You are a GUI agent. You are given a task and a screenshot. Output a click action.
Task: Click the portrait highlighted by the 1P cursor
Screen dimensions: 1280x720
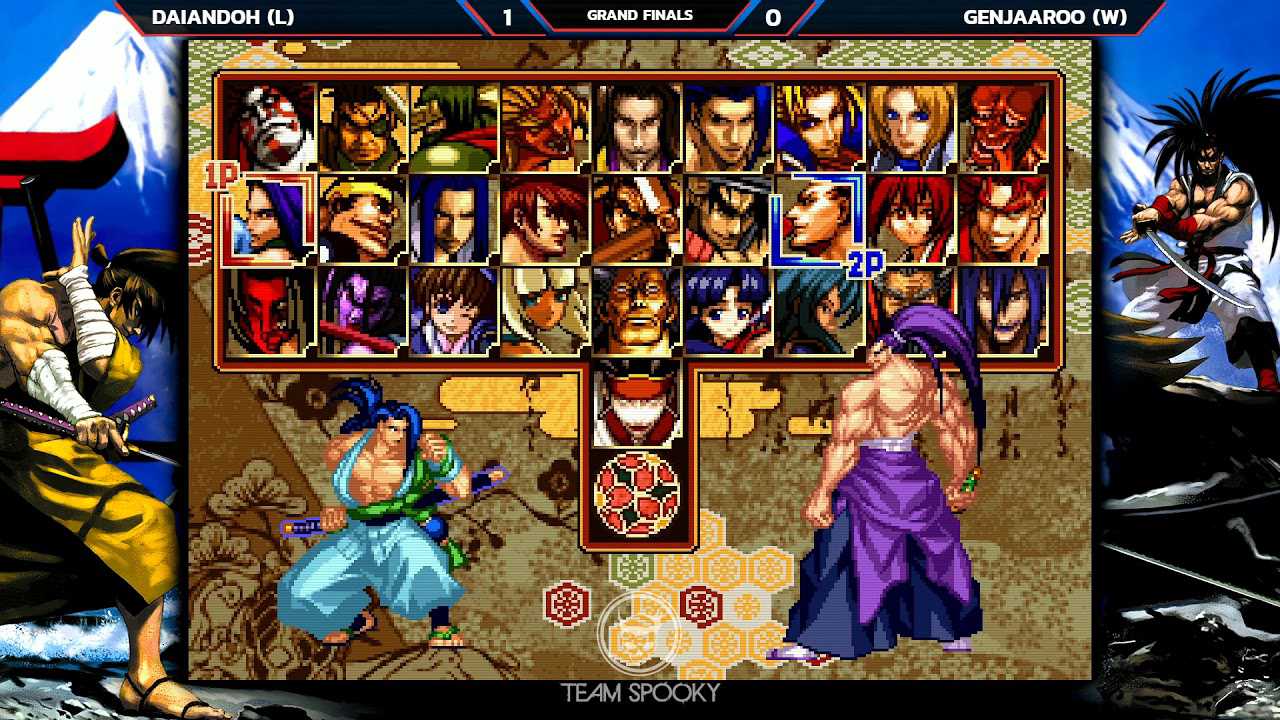pyautogui.click(x=270, y=218)
